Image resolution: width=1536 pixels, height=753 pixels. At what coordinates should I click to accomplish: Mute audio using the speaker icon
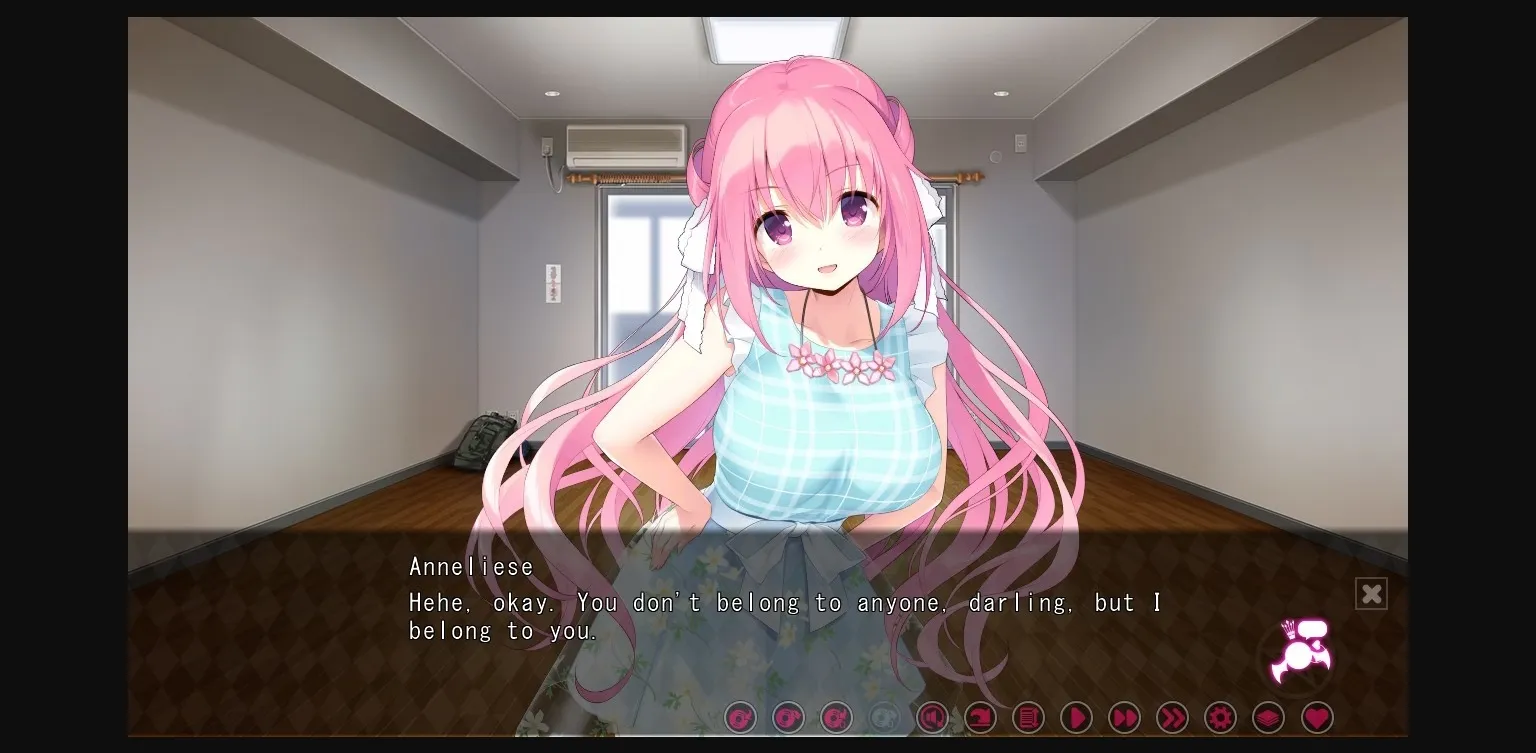[x=932, y=717]
